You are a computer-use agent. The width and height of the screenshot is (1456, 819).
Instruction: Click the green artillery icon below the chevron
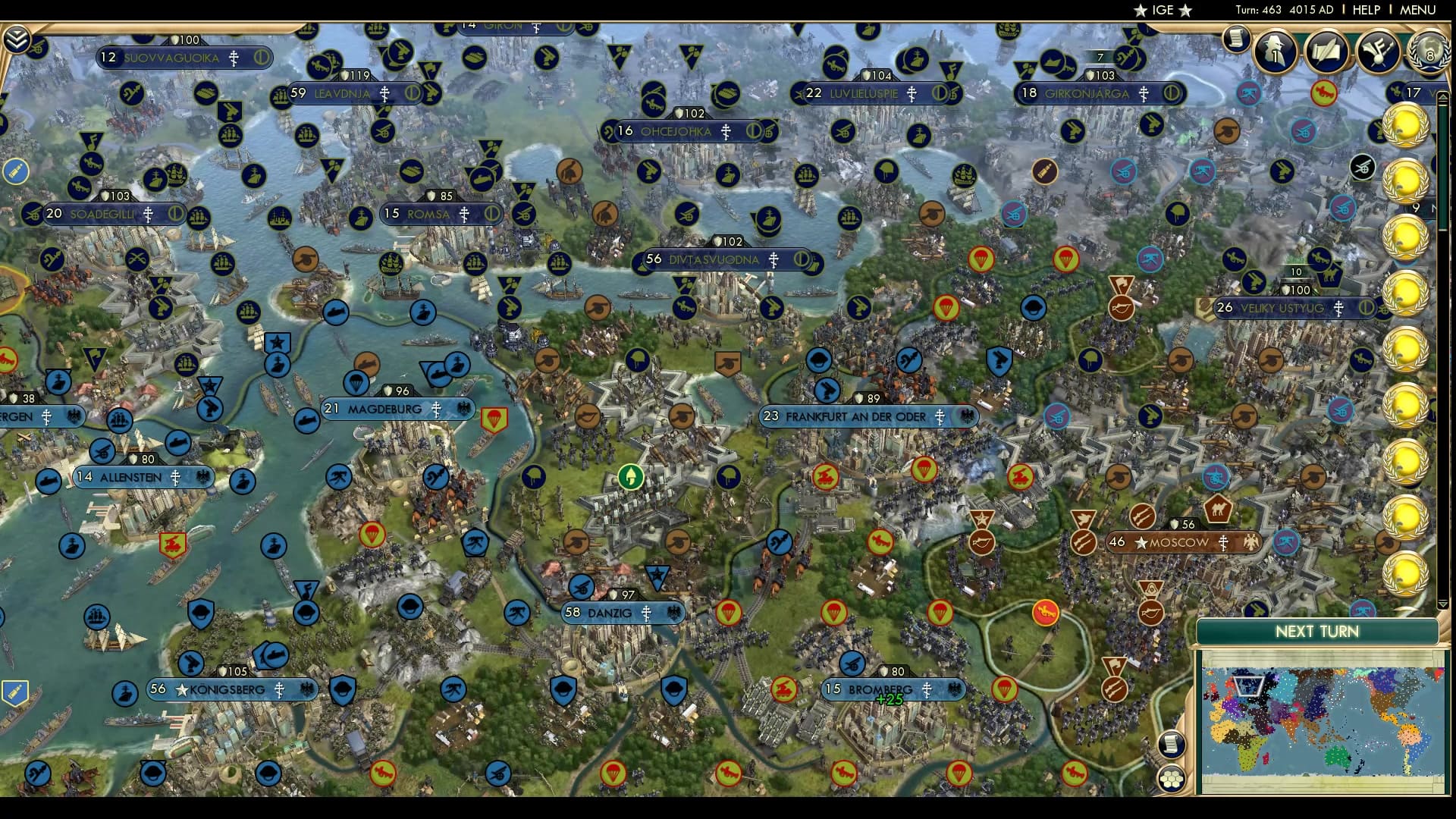click(x=36, y=49)
